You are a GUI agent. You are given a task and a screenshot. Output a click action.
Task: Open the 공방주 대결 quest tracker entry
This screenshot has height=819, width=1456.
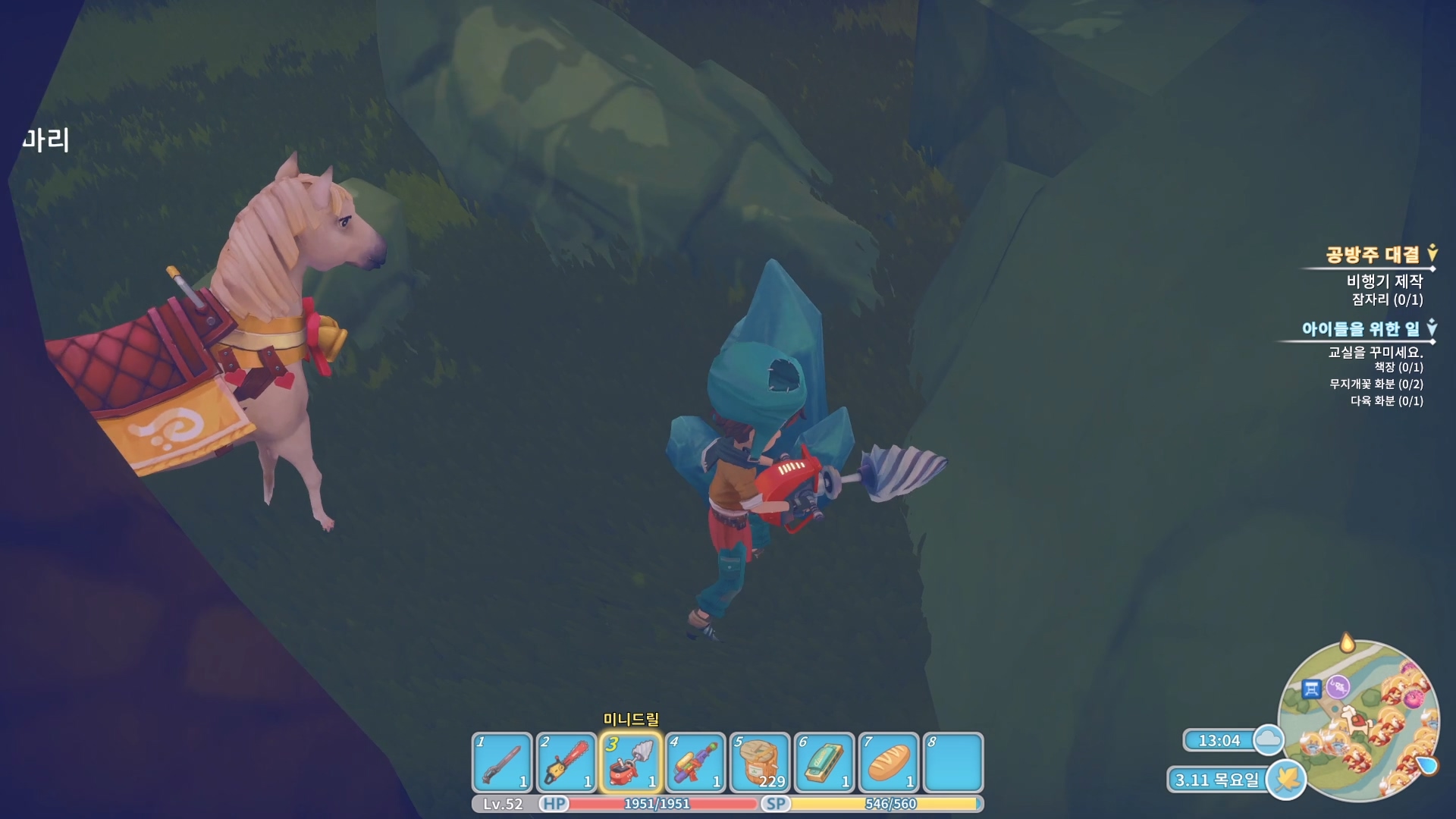click(1372, 255)
